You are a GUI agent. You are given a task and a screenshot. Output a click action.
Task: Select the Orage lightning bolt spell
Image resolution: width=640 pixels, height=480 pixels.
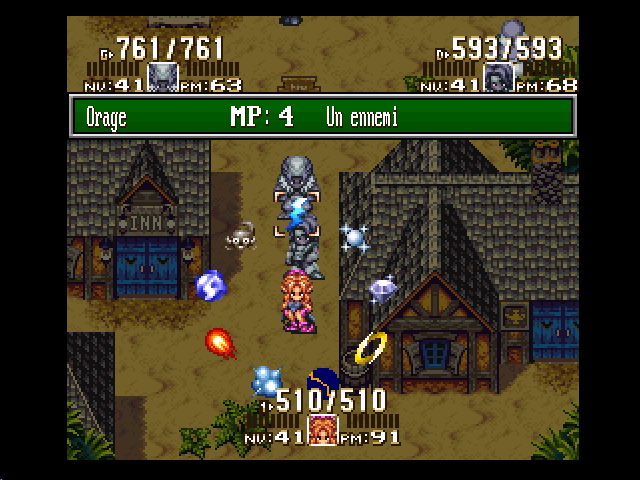coord(298,211)
